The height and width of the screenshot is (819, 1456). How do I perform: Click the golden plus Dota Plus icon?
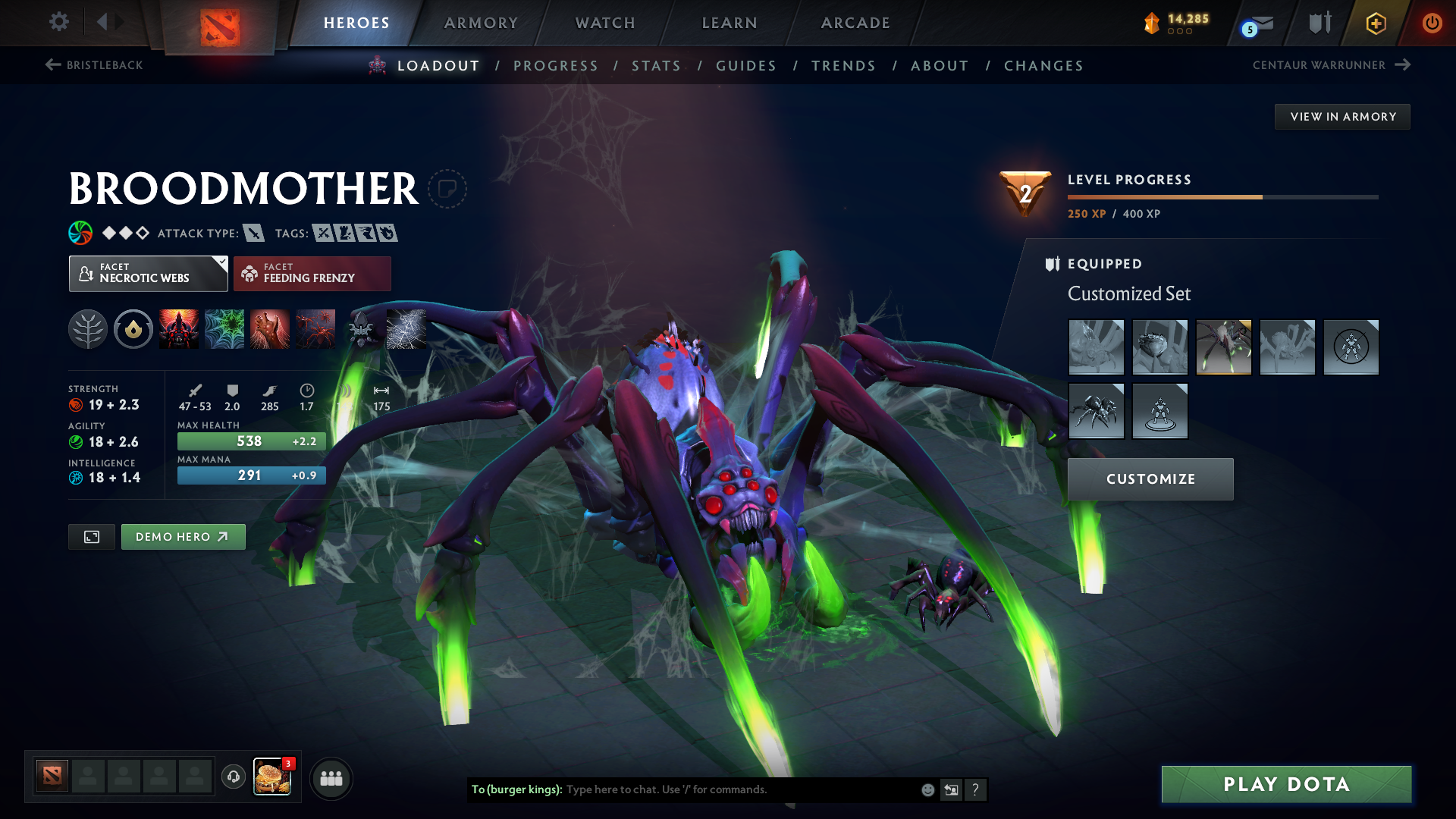1376,23
